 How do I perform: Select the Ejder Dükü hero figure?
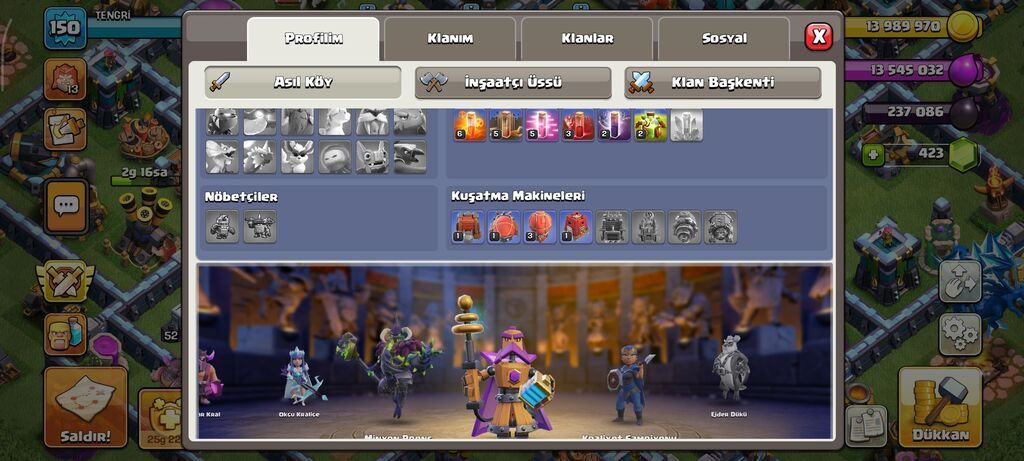click(731, 368)
